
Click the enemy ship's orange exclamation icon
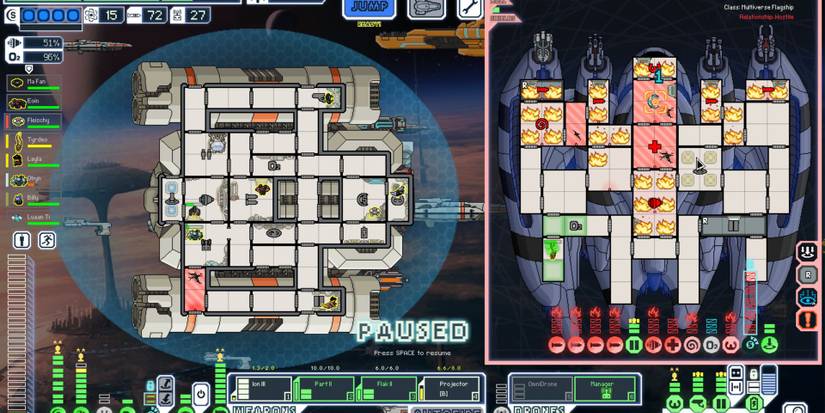point(808,320)
